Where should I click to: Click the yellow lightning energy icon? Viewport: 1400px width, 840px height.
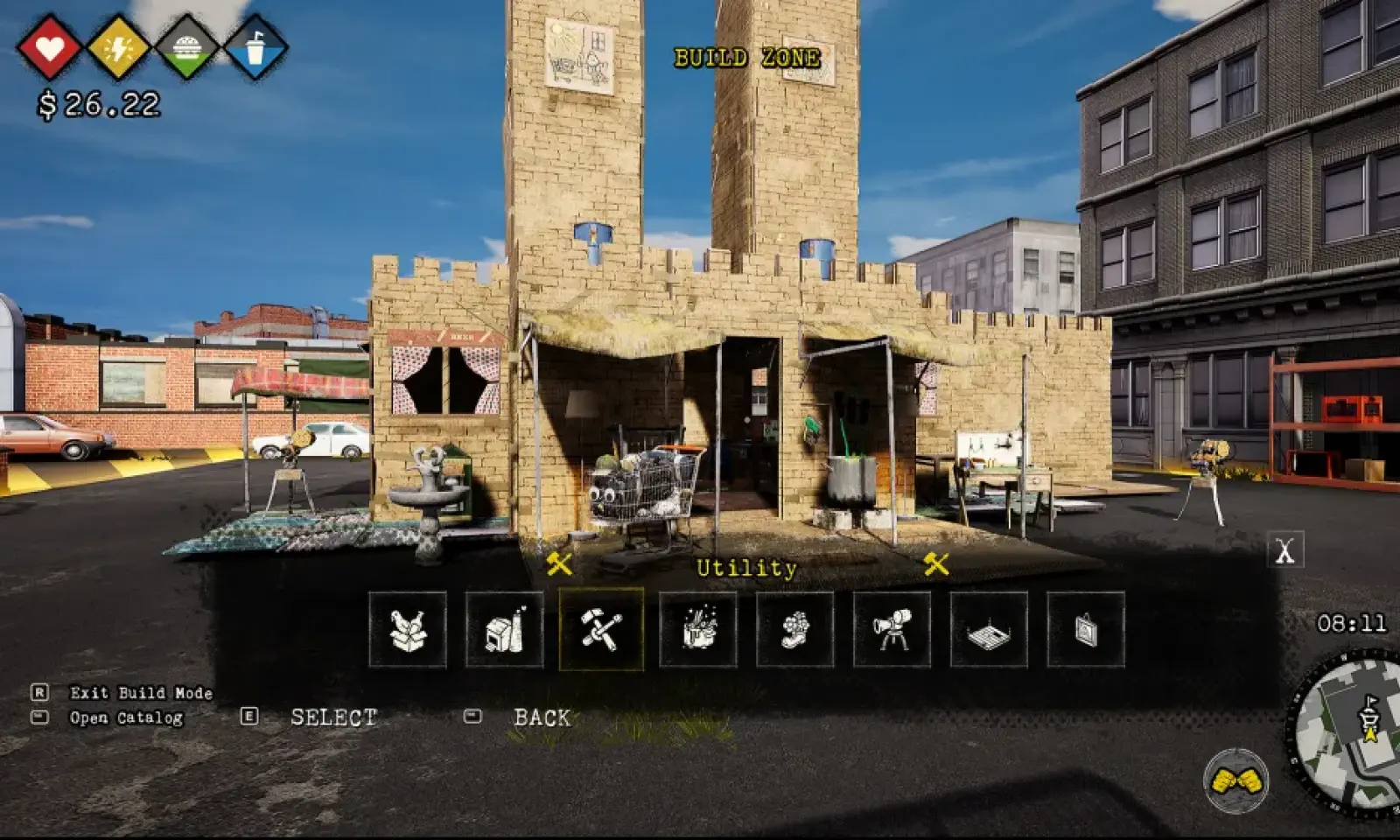coord(118,47)
